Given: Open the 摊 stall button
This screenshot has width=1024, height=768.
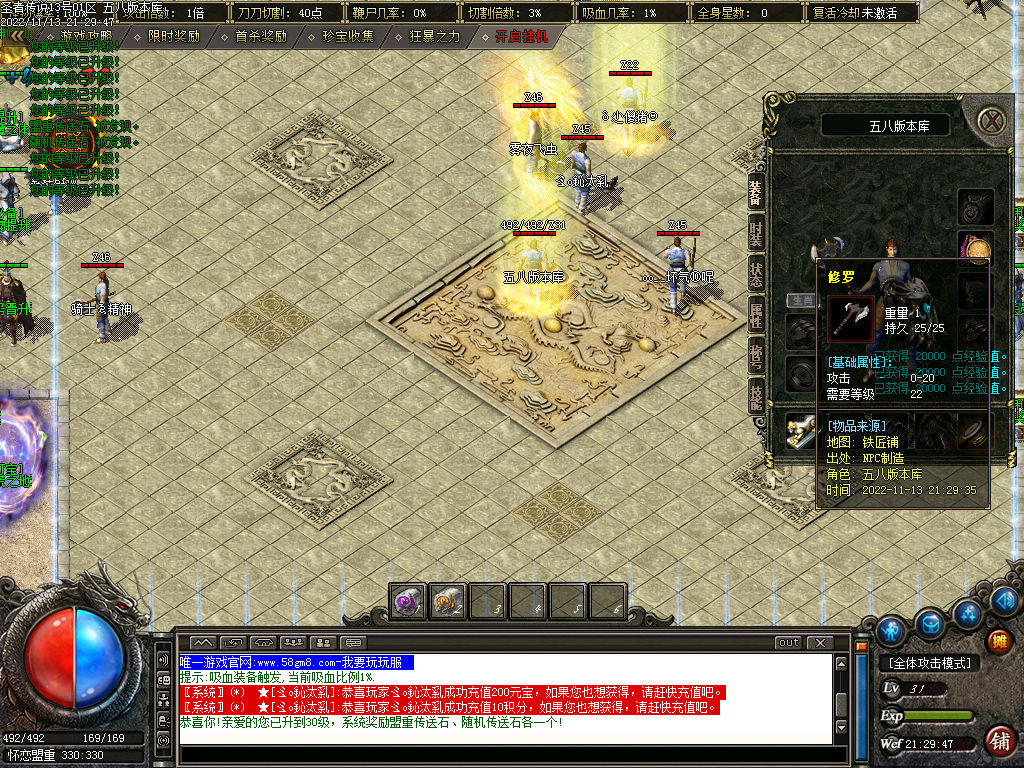Looking at the screenshot, I should 998,640.
